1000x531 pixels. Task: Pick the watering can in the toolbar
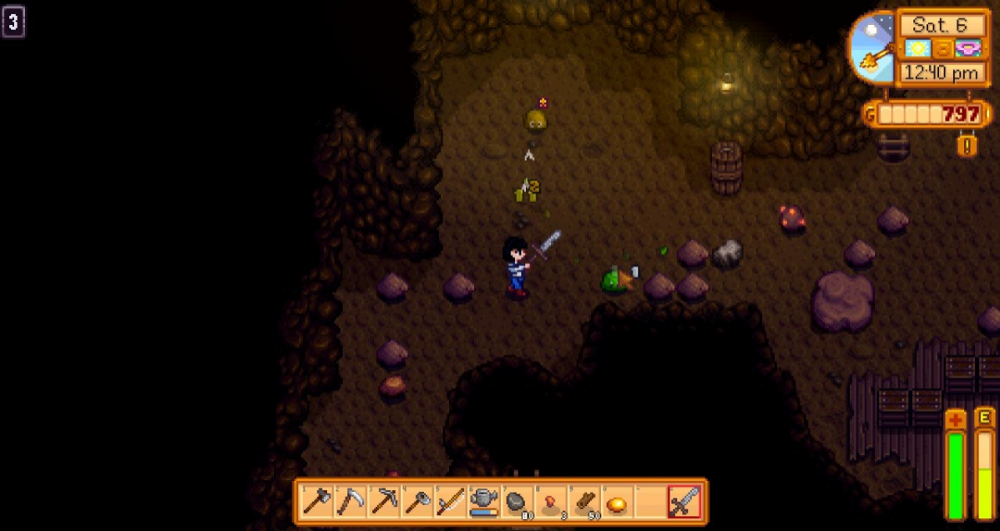coord(484,501)
